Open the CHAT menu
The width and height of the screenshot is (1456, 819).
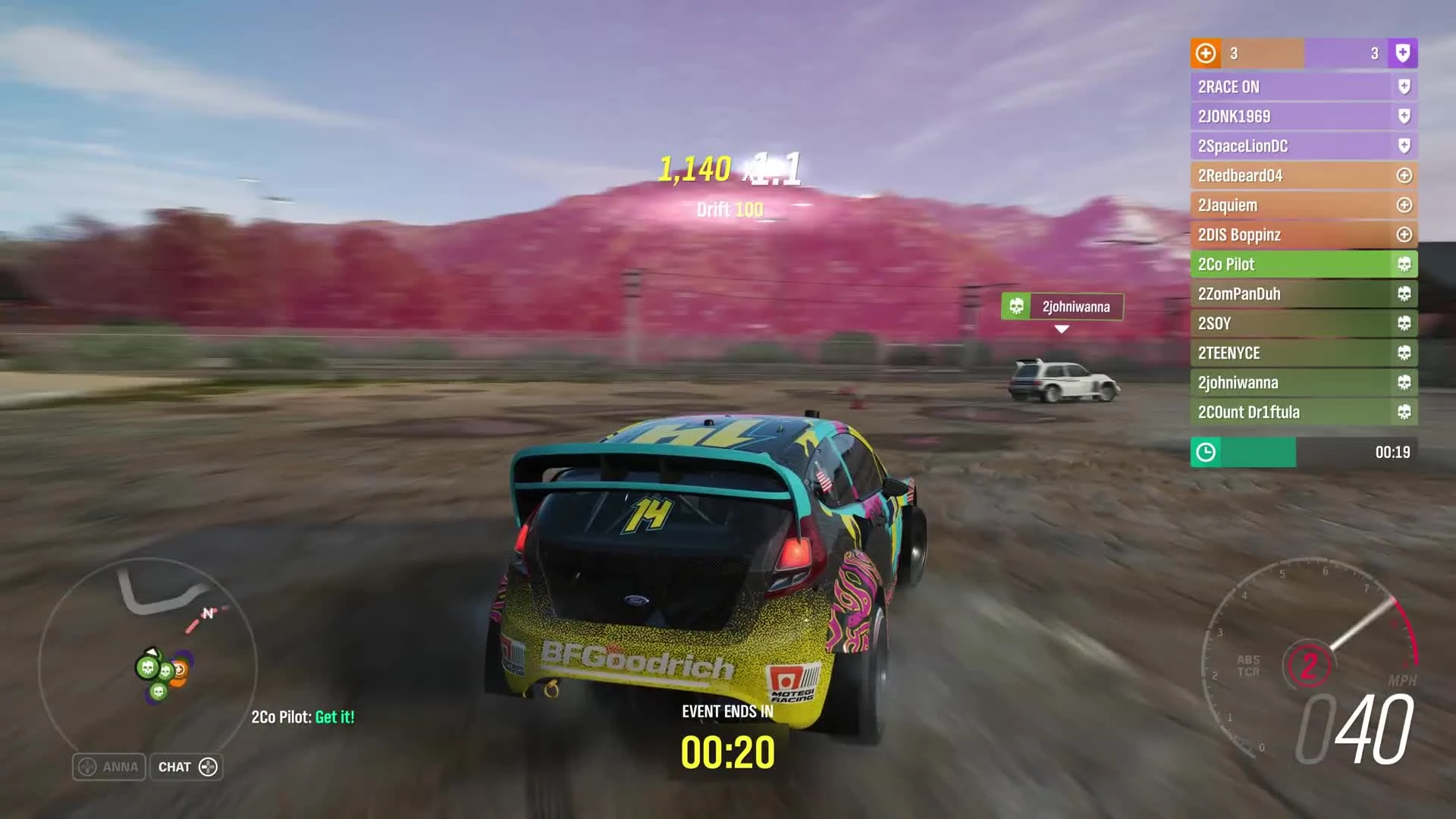186,767
